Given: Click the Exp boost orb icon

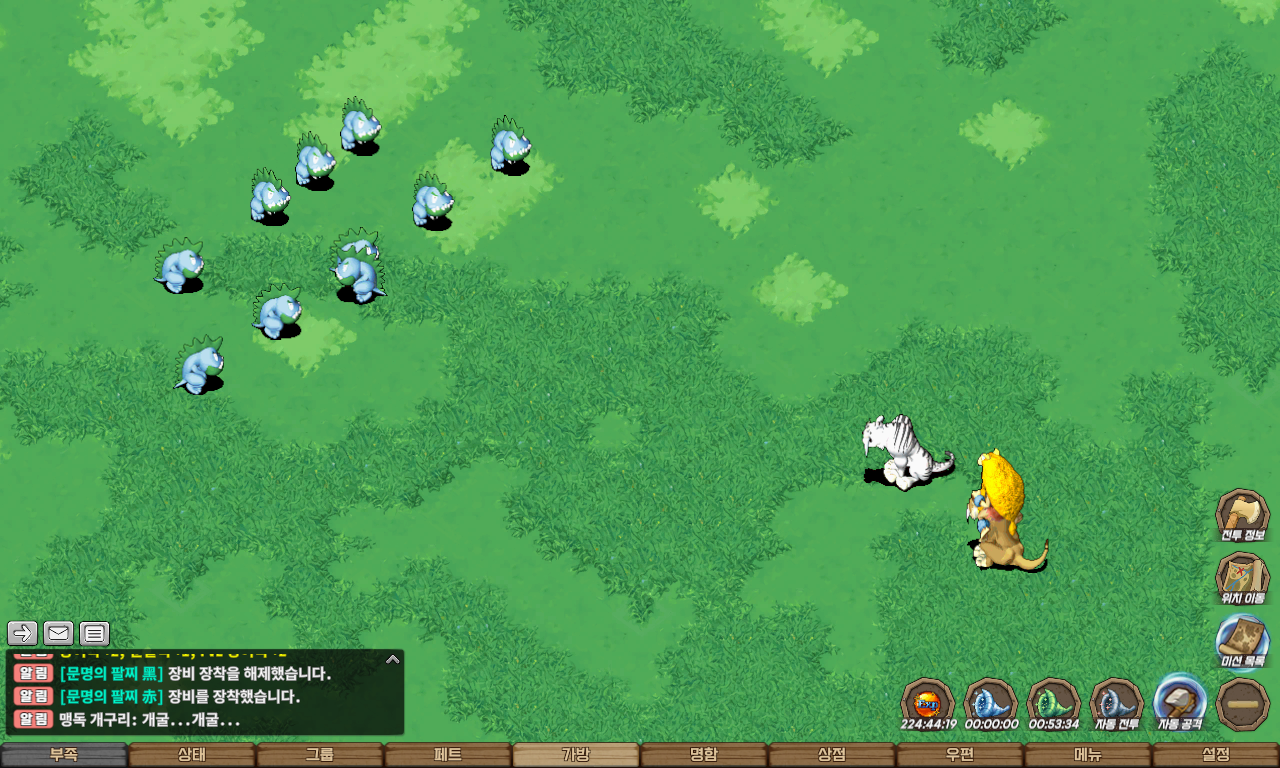Looking at the screenshot, I should coord(928,702).
